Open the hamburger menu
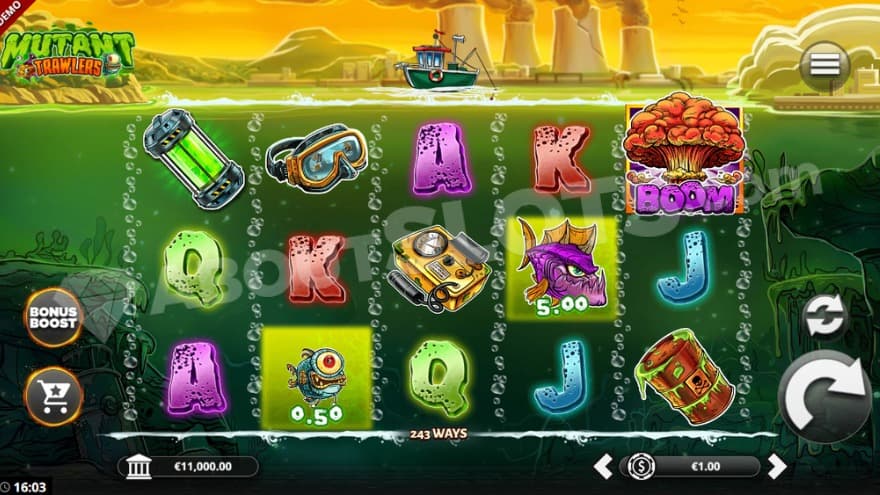The image size is (880, 495). (x=824, y=65)
